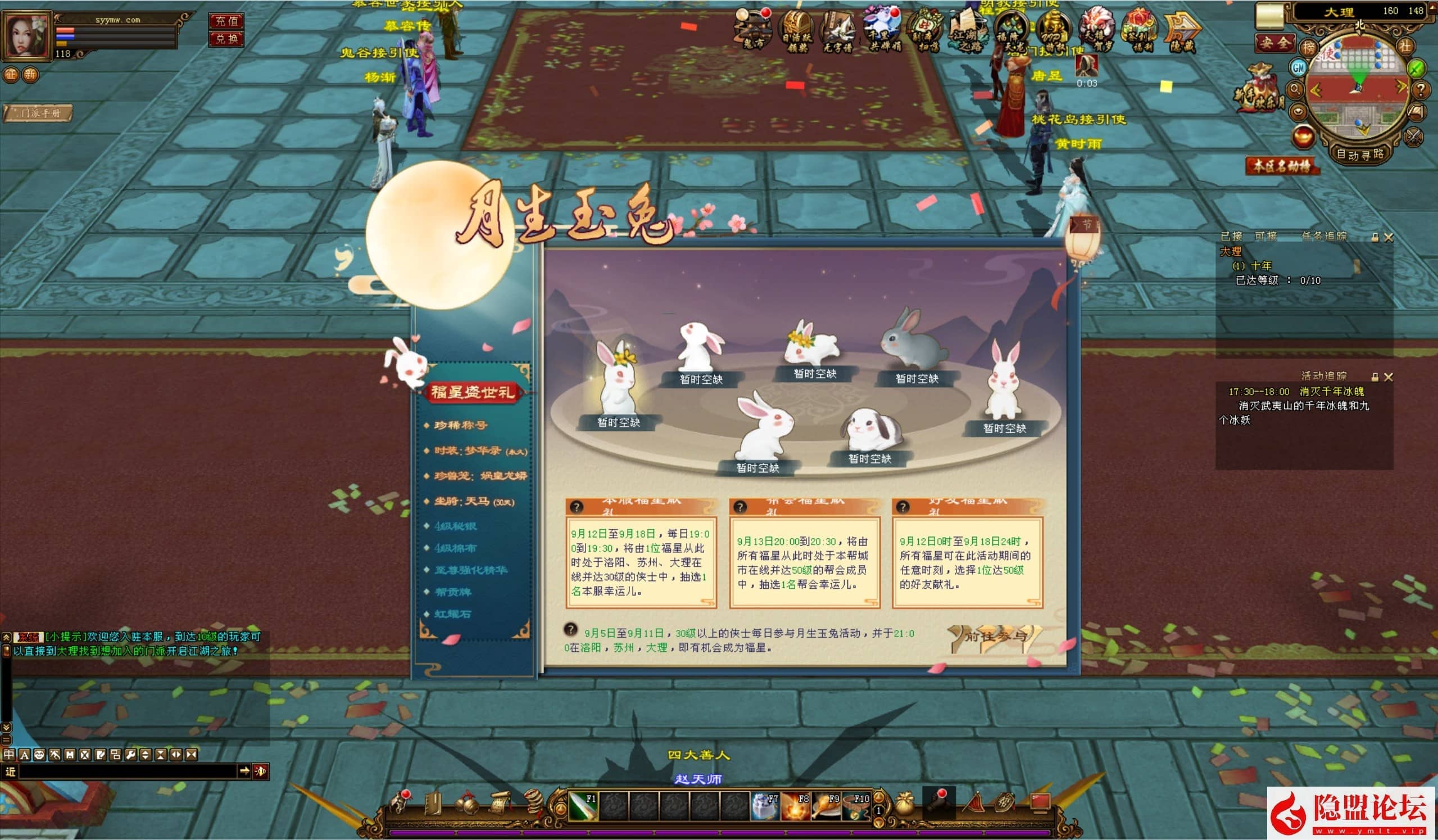Screen dimensions: 1438x840
Task: Click the purple experience bar at the bottom
Action: (719, 834)
